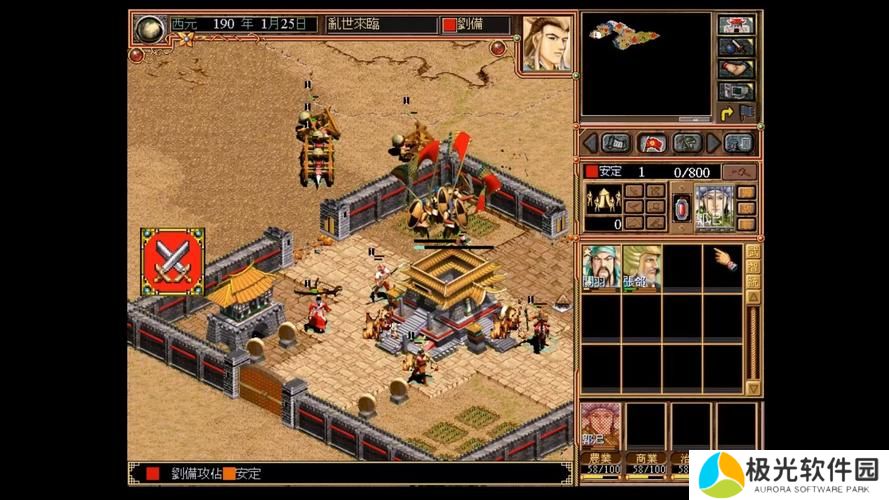Select Liu Bei's ruler portrait
The image size is (889, 500).
pyautogui.click(x=546, y=43)
